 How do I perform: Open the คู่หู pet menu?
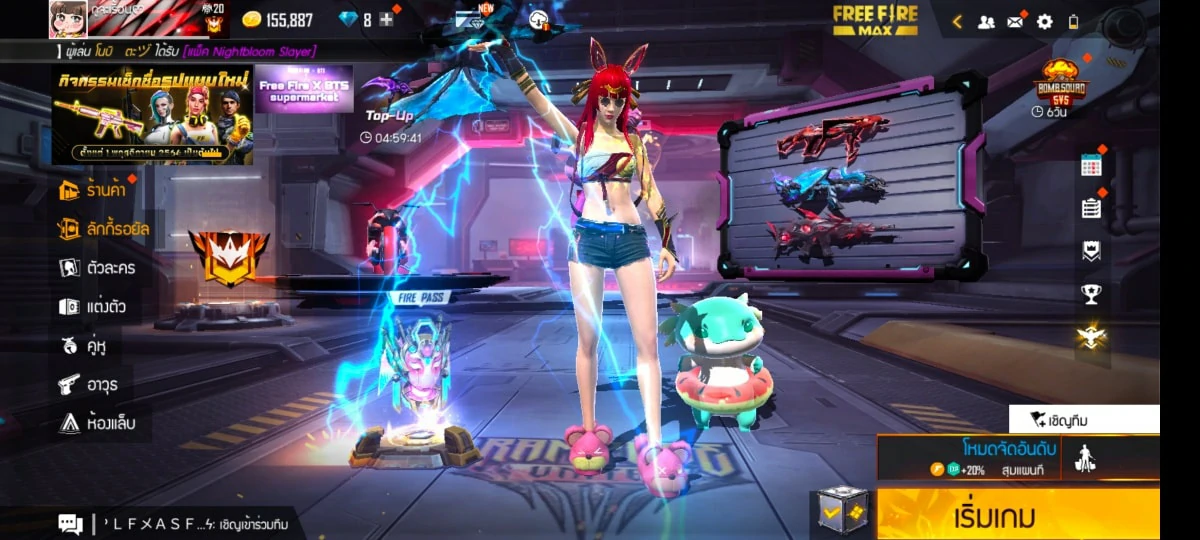pos(84,345)
